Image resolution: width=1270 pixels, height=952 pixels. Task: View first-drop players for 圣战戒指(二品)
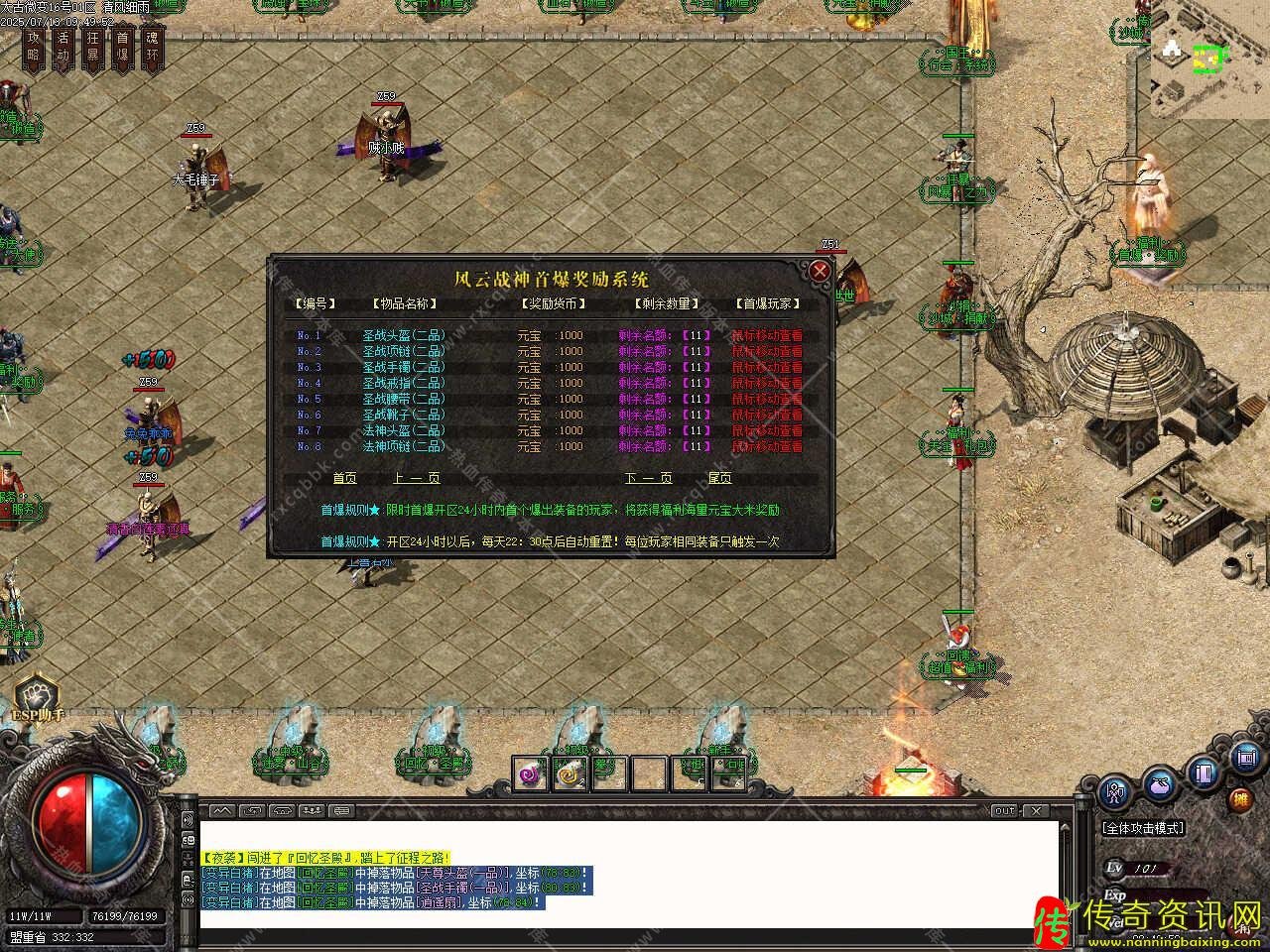767,383
